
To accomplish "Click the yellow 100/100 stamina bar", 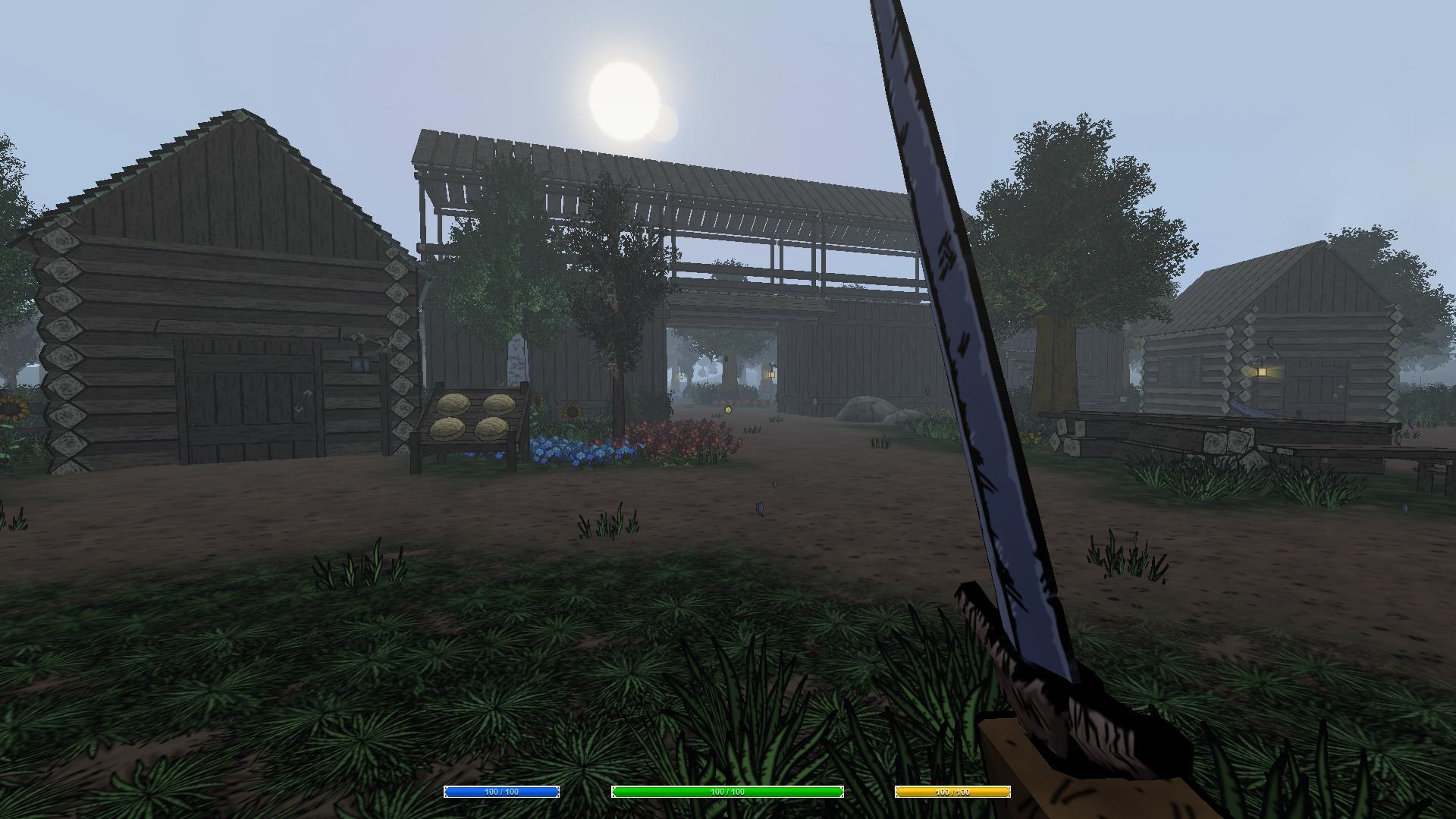I will click(953, 792).
